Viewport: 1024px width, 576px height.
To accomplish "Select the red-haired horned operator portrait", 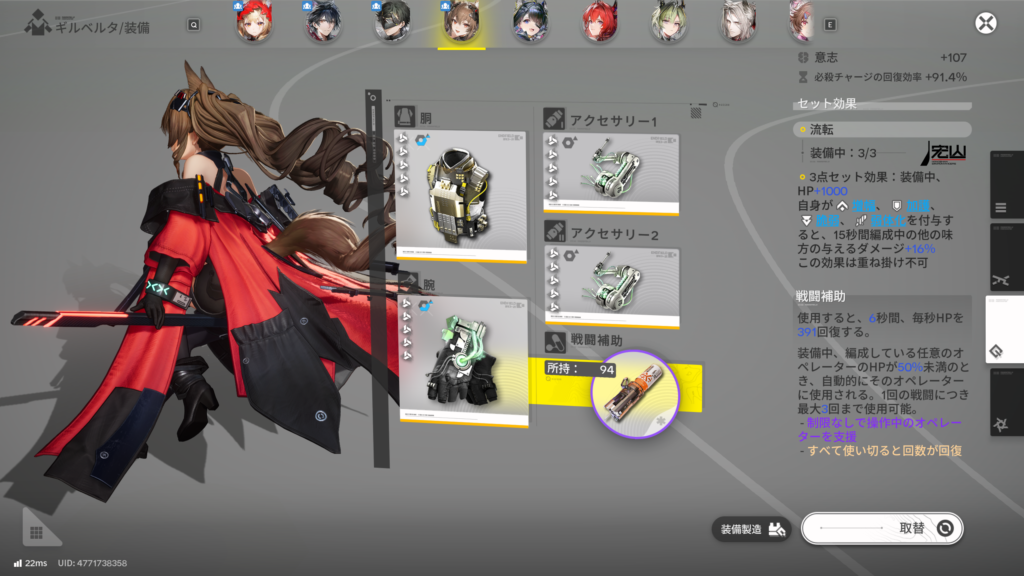I will pyautogui.click(x=599, y=24).
